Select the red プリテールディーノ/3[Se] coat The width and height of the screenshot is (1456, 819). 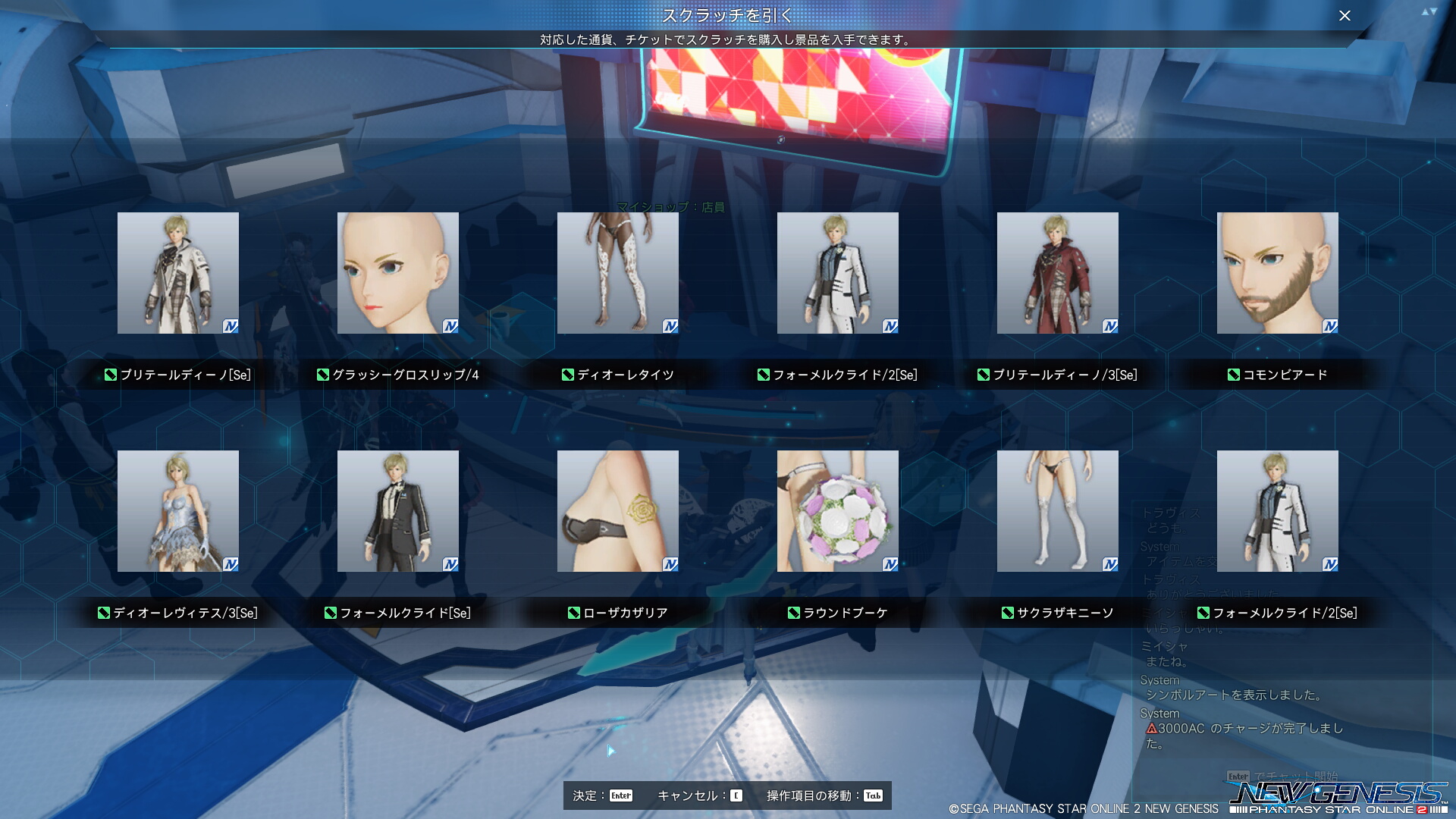[1058, 273]
